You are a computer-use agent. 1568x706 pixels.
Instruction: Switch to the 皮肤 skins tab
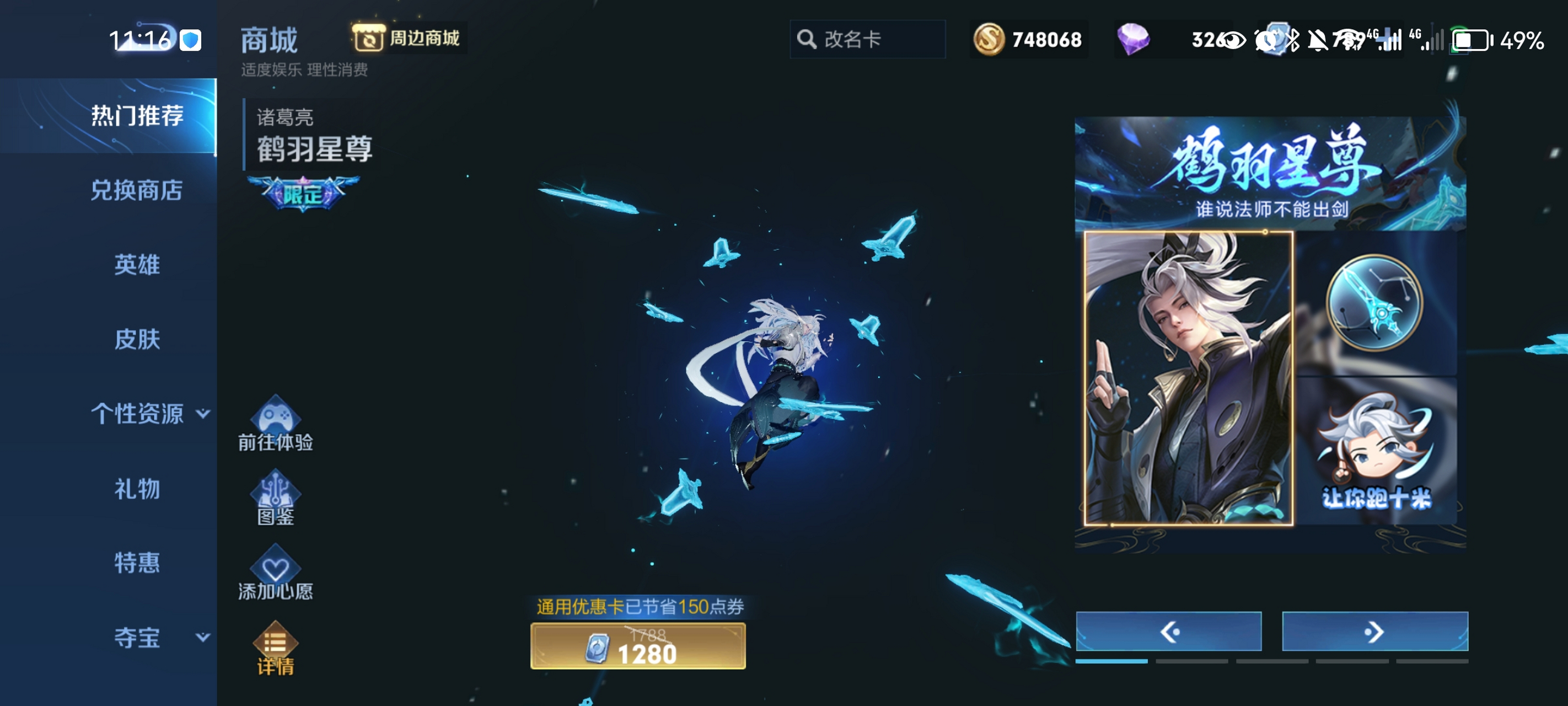pyautogui.click(x=137, y=340)
